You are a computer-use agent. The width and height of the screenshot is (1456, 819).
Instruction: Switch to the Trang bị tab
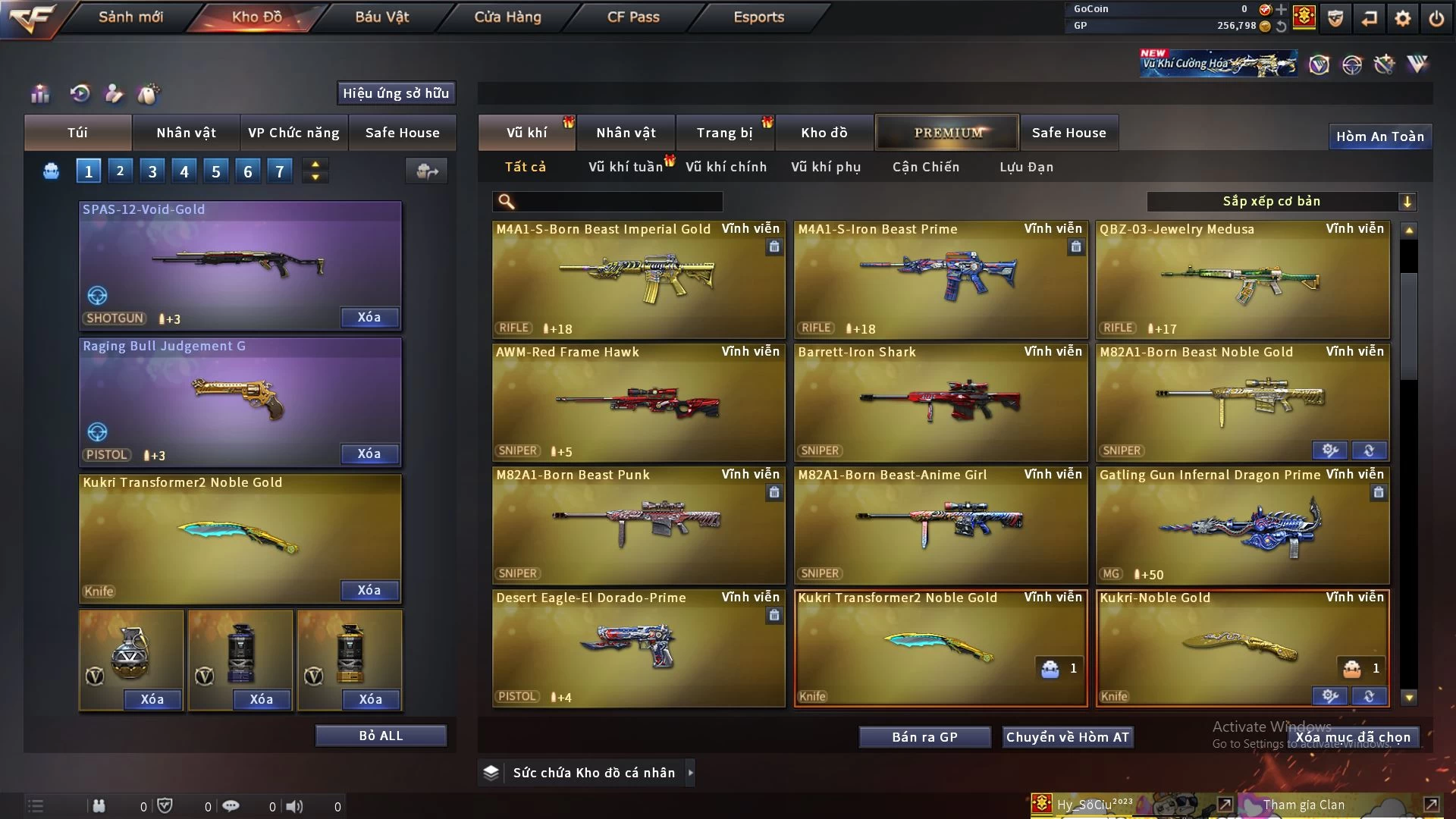point(724,133)
